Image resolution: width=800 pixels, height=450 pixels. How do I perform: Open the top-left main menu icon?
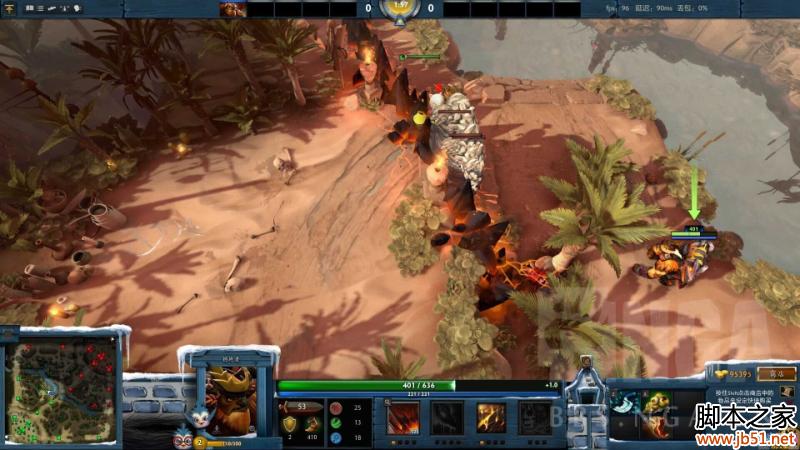click(9, 8)
